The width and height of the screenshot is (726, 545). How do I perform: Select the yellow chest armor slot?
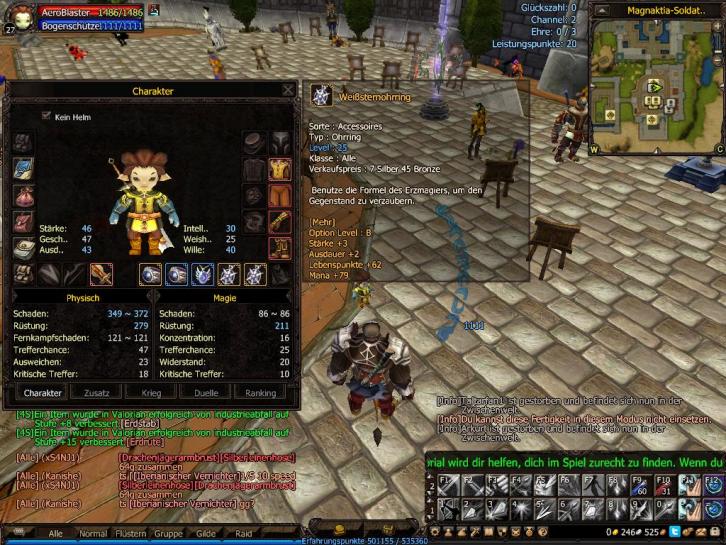pos(280,169)
